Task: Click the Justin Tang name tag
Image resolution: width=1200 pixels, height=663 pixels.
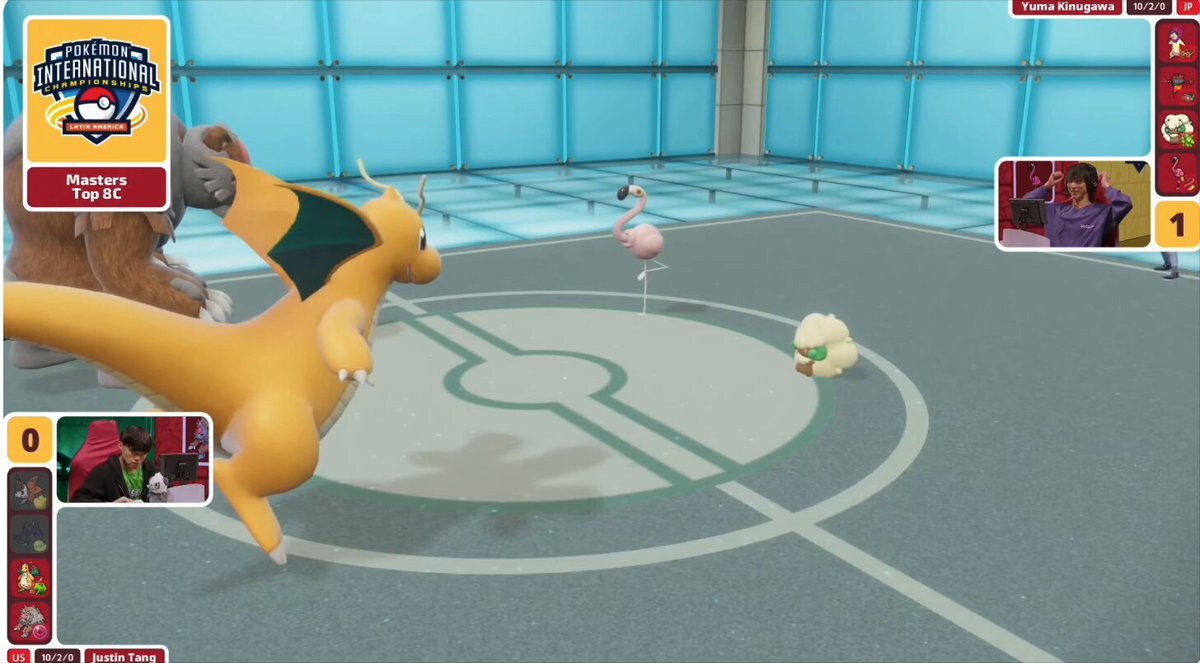Action: [x=125, y=656]
